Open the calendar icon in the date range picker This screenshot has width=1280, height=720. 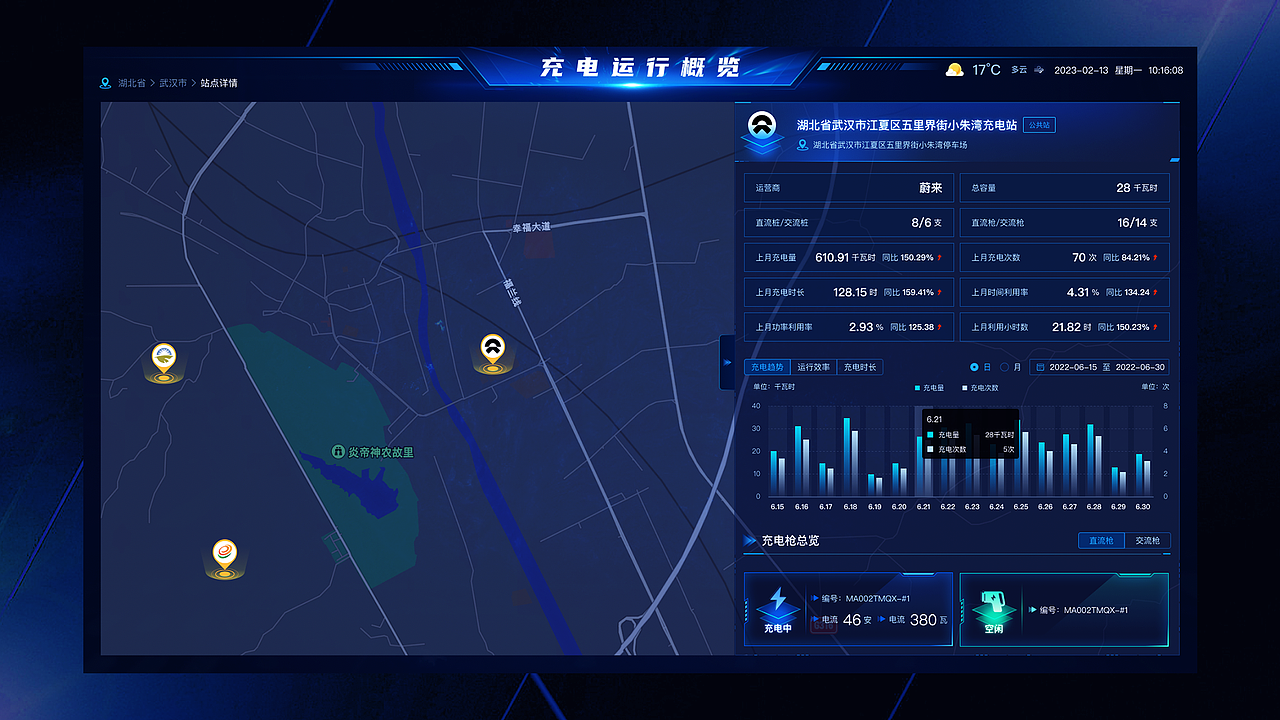tap(1042, 367)
